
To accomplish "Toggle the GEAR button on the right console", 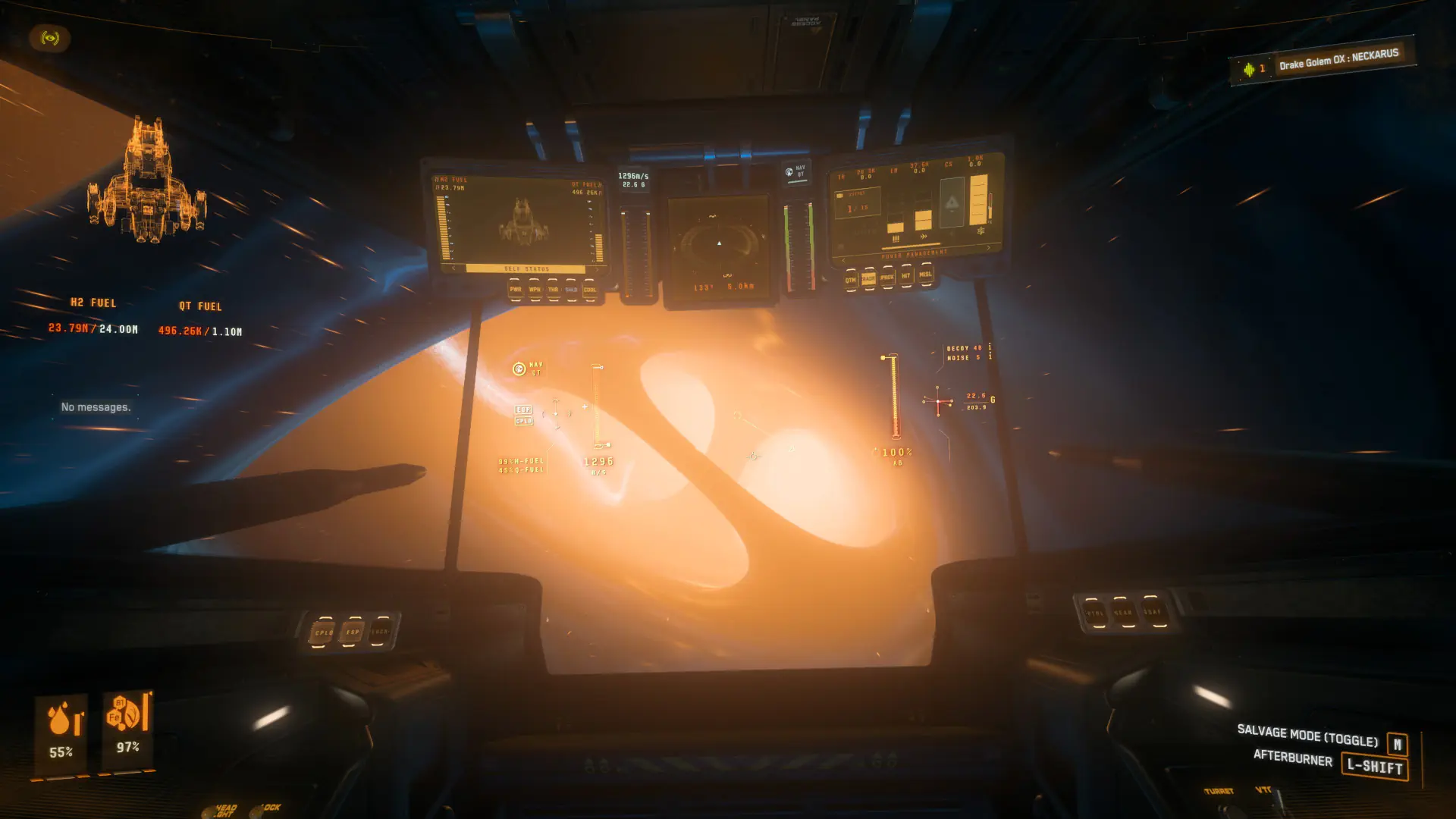I will tap(1125, 613).
